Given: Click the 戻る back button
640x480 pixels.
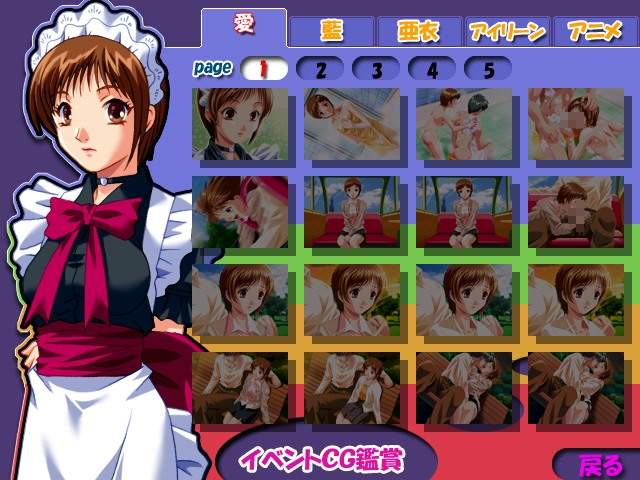Looking at the screenshot, I should (x=598, y=464).
